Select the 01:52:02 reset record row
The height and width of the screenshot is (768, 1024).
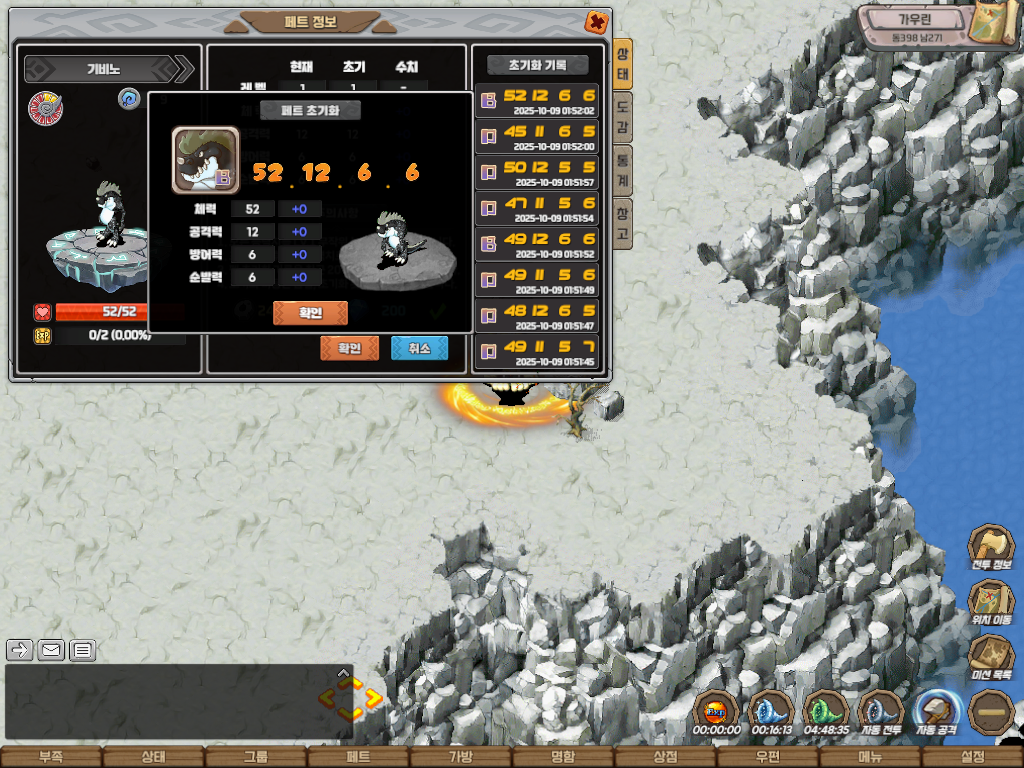click(x=537, y=101)
